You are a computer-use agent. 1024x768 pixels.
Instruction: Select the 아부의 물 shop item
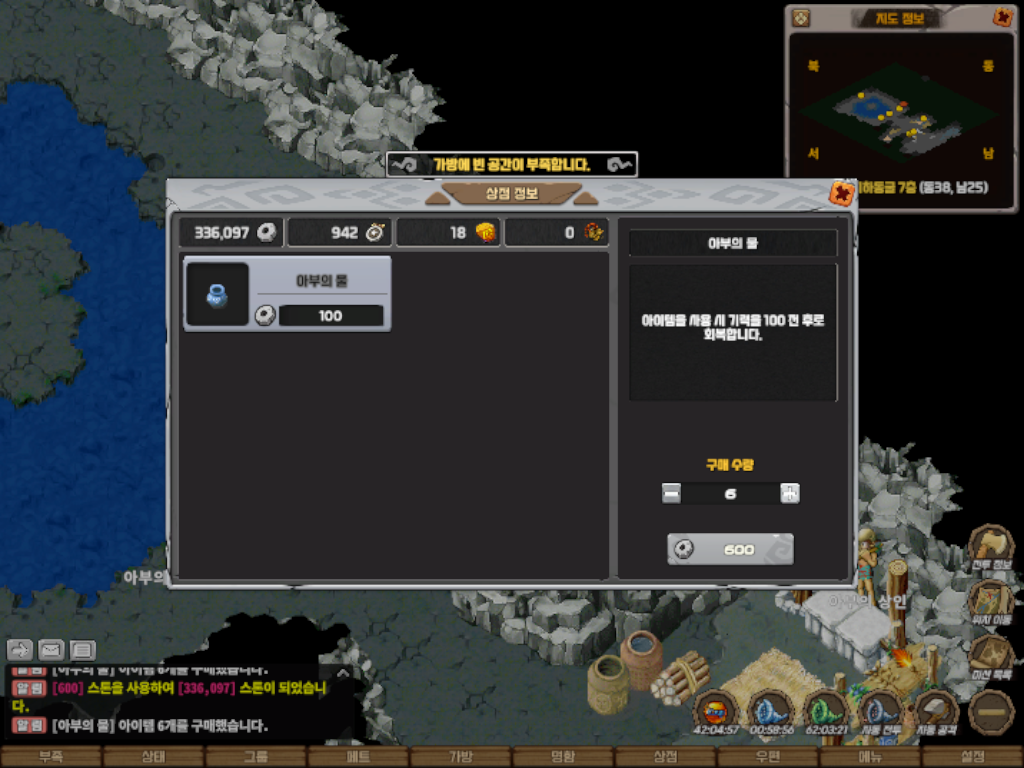(287, 293)
